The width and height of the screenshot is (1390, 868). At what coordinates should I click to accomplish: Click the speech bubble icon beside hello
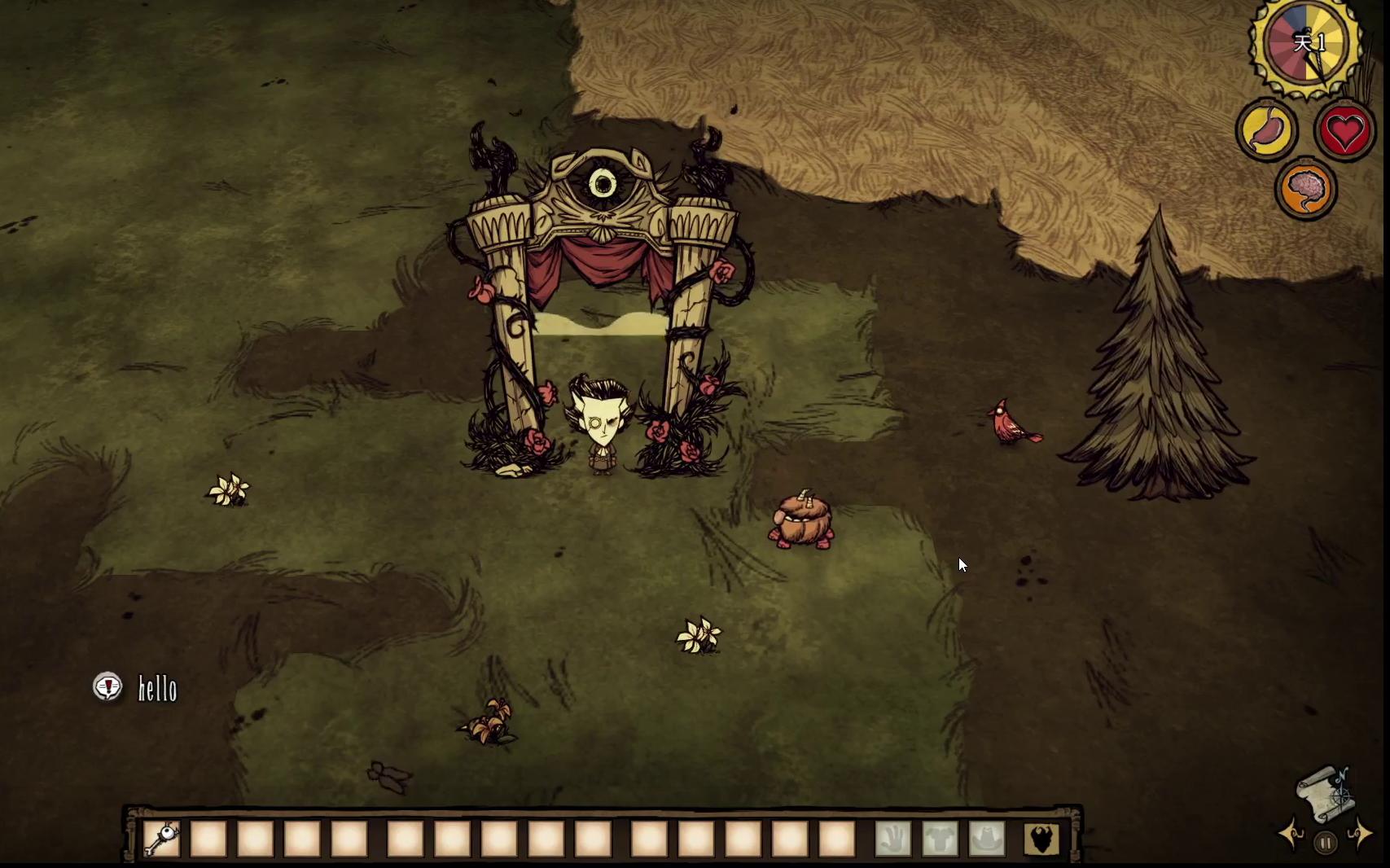(x=107, y=687)
